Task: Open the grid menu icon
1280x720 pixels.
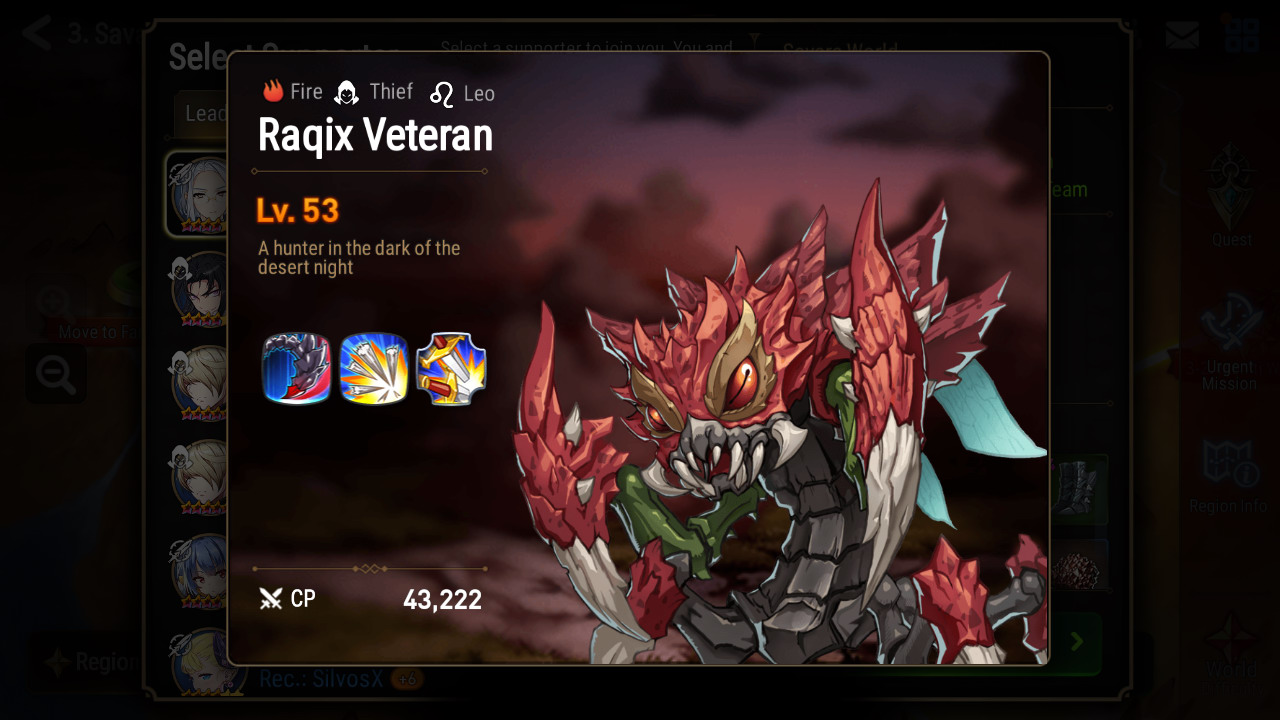Action: point(1241,35)
